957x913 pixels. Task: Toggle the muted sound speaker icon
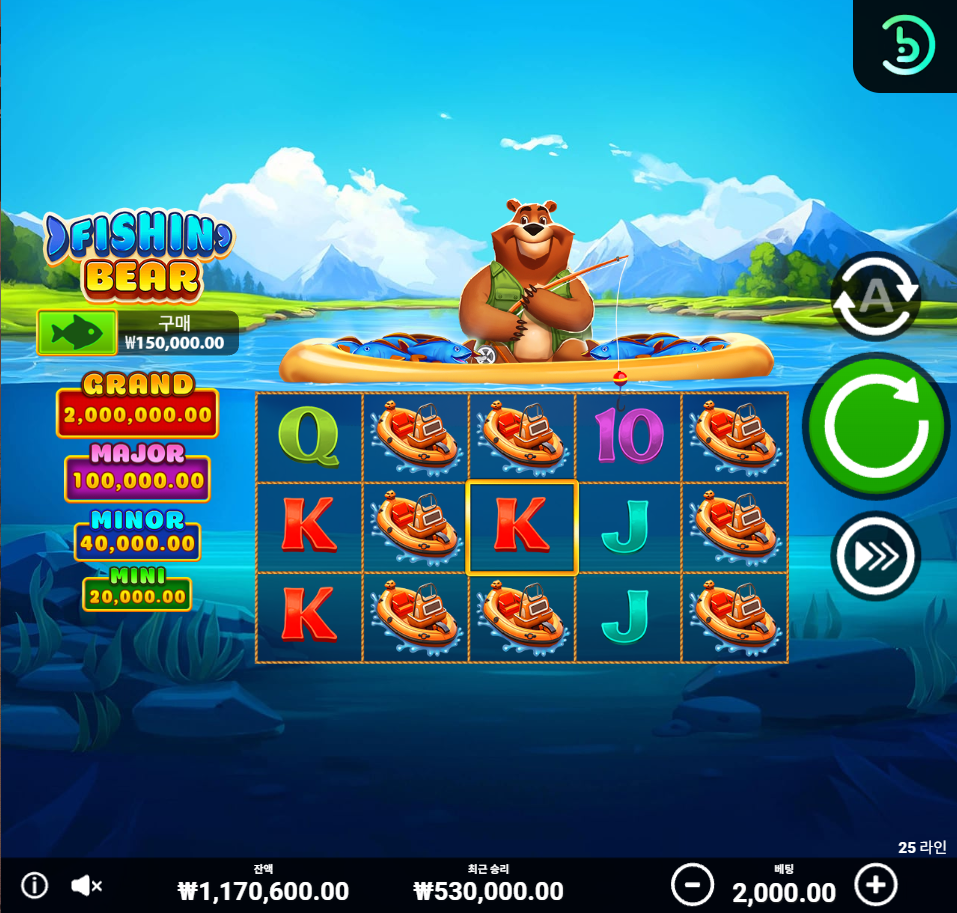[87, 885]
